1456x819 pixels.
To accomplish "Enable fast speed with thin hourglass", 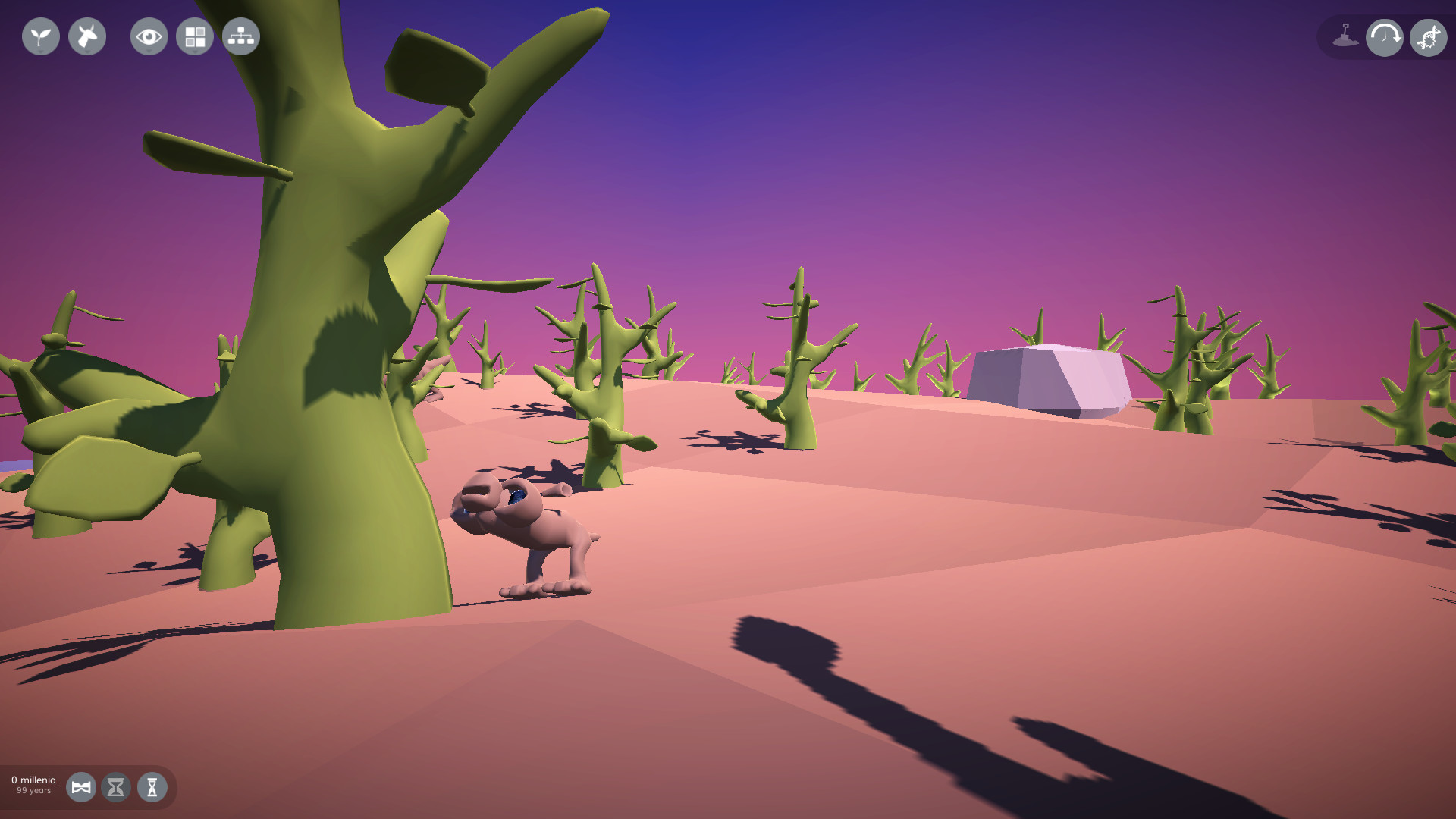I will click(x=151, y=787).
